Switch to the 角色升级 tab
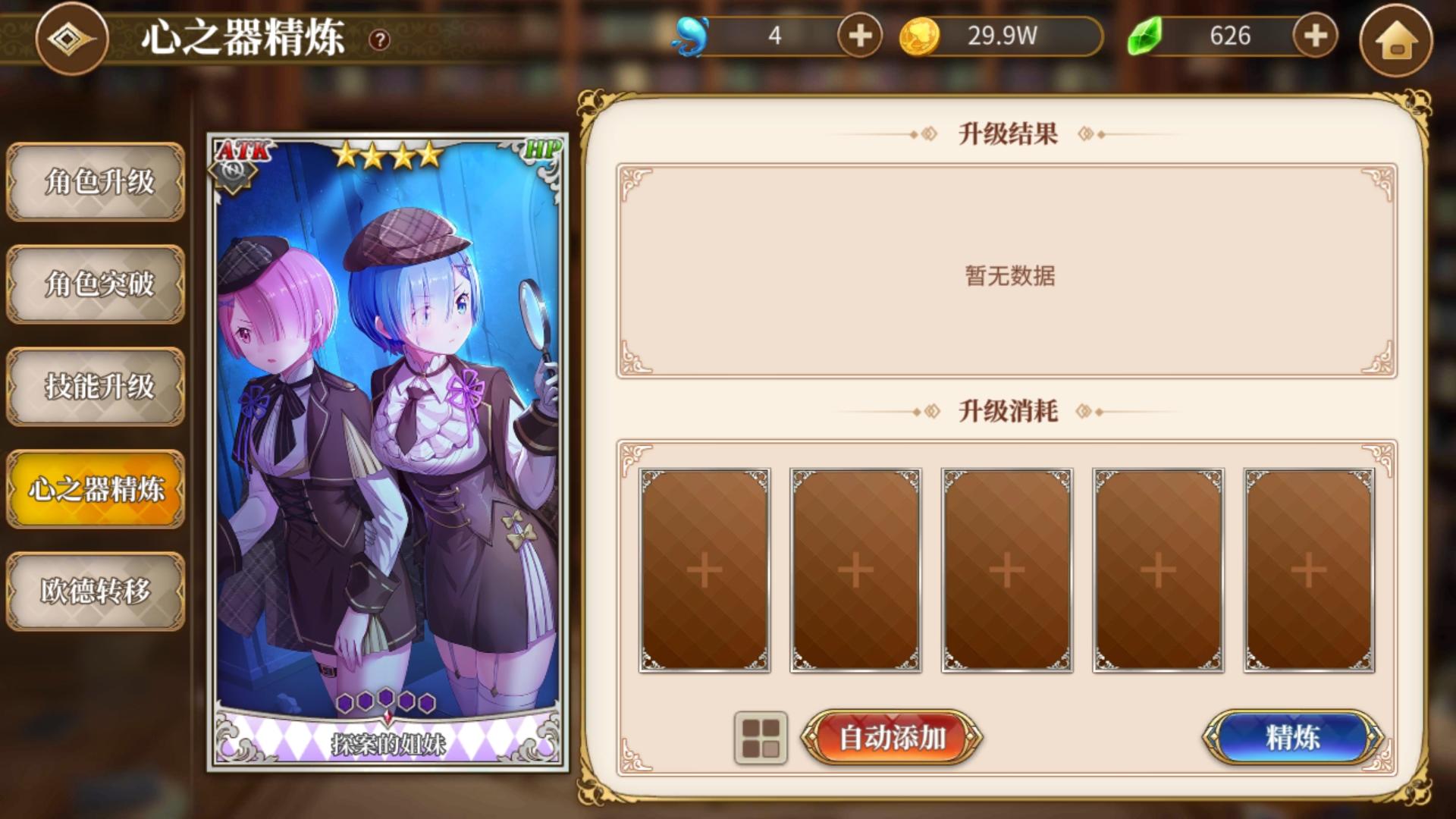This screenshot has width=1456, height=819. pos(95,182)
